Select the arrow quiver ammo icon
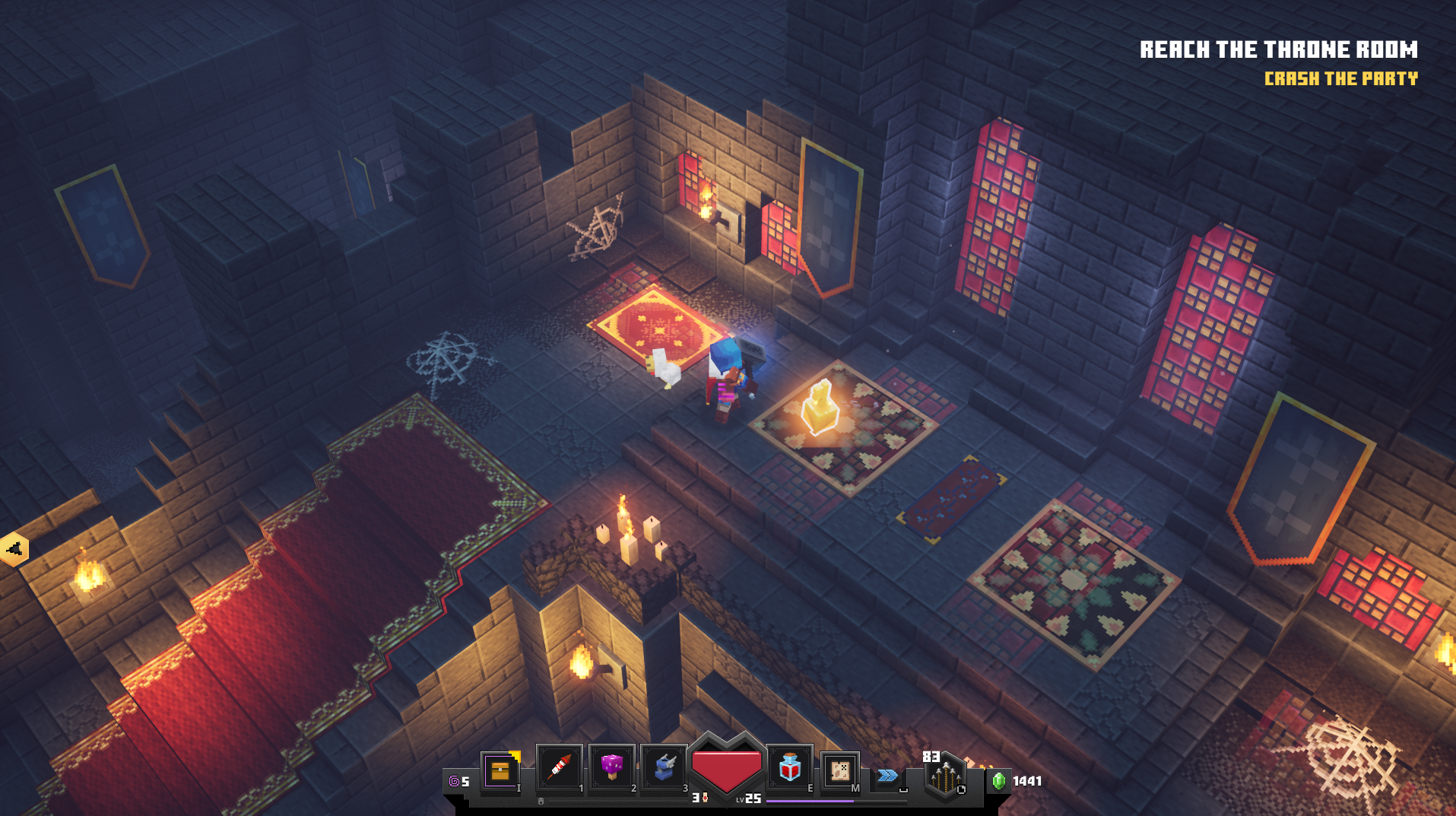This screenshot has width=1456, height=816. coord(944,777)
